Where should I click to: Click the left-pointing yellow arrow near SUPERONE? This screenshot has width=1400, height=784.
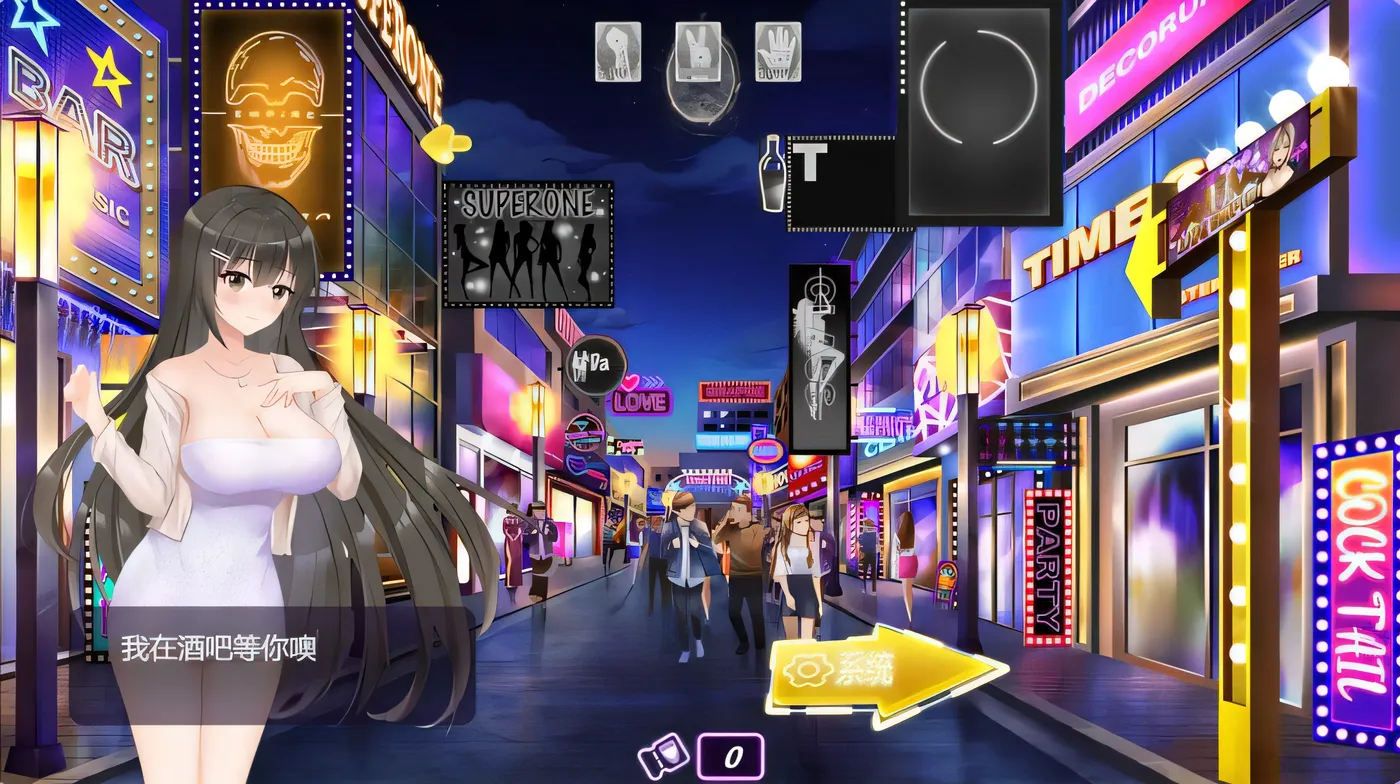443,143
